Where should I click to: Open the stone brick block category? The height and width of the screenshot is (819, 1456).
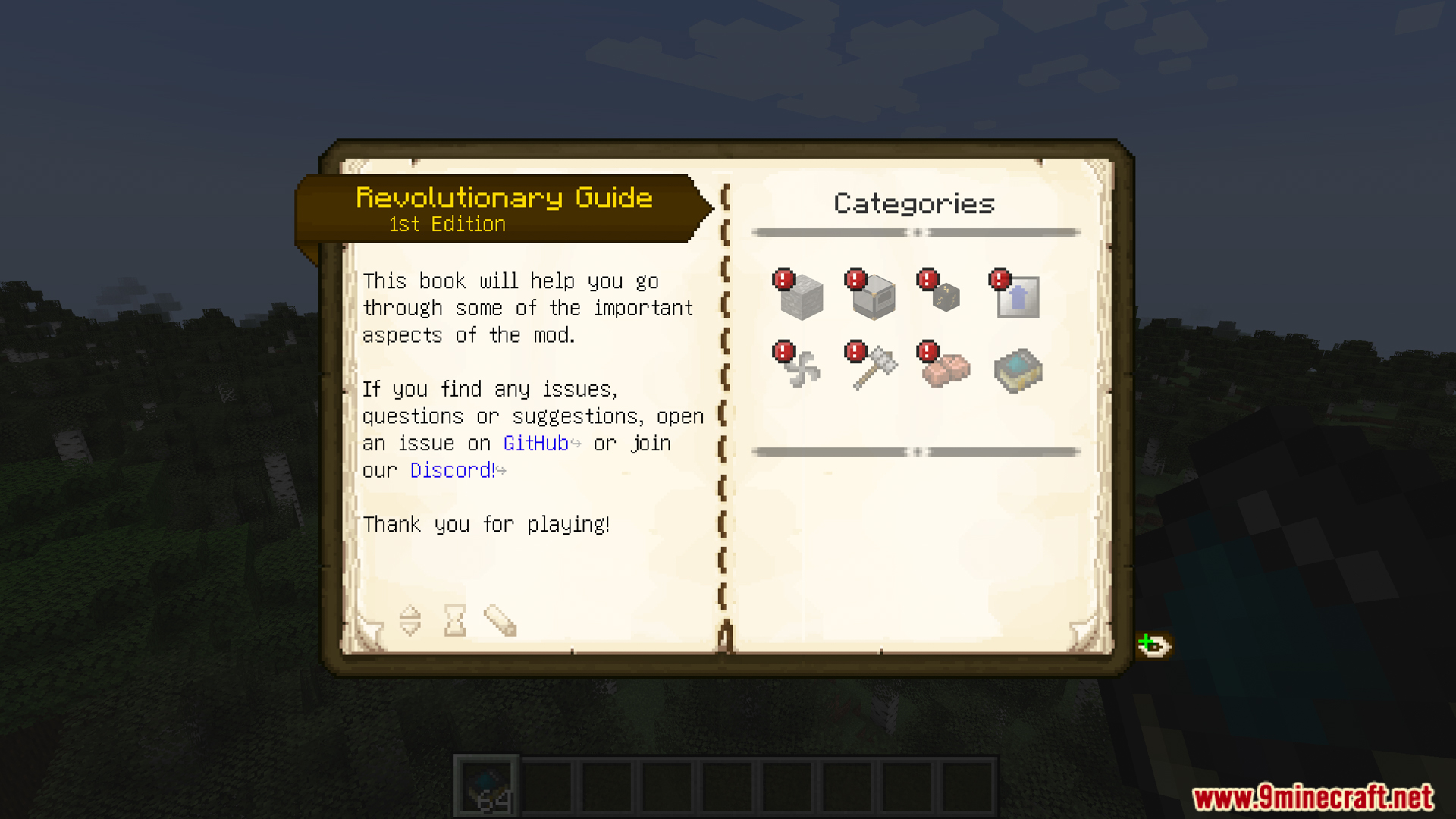(801, 297)
